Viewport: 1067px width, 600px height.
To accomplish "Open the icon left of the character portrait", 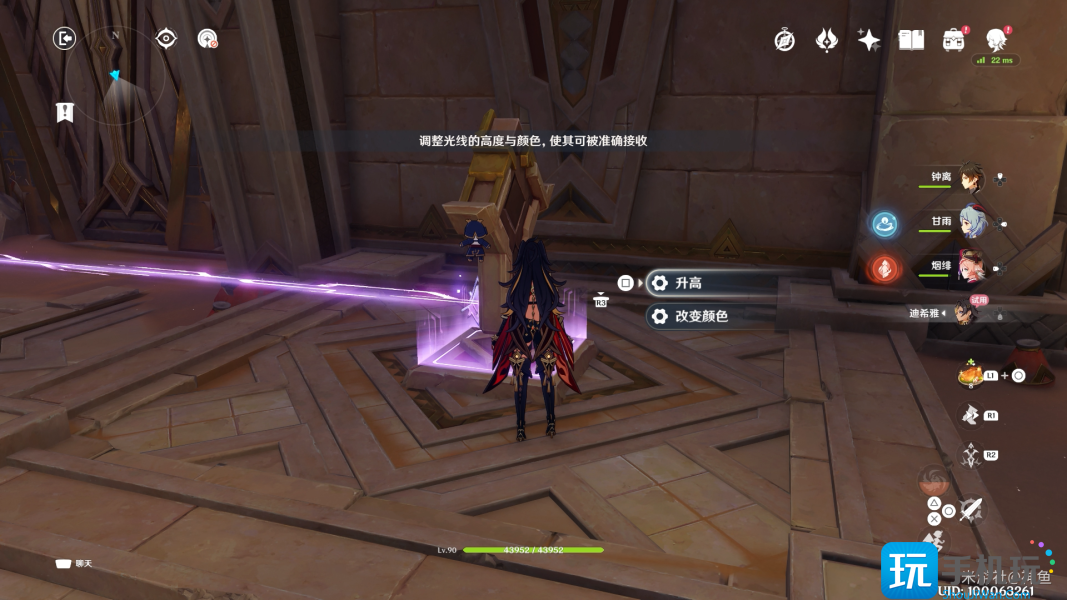I will pyautogui.click(x=953, y=40).
